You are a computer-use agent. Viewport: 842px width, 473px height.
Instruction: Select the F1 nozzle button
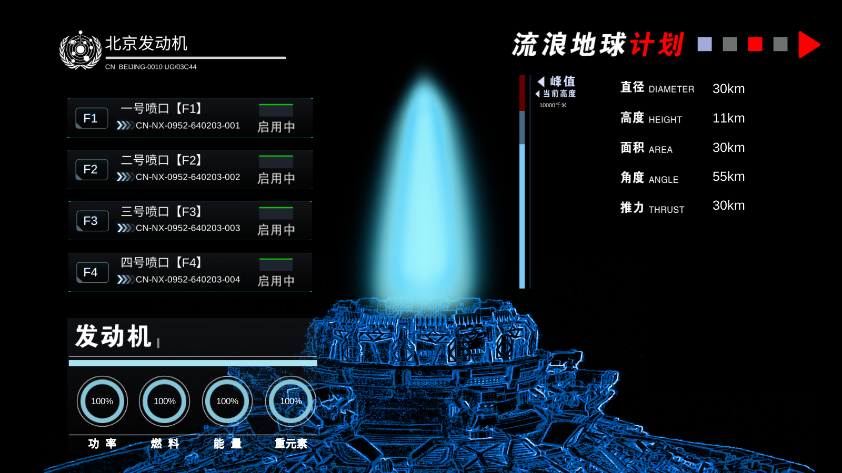click(x=90, y=118)
